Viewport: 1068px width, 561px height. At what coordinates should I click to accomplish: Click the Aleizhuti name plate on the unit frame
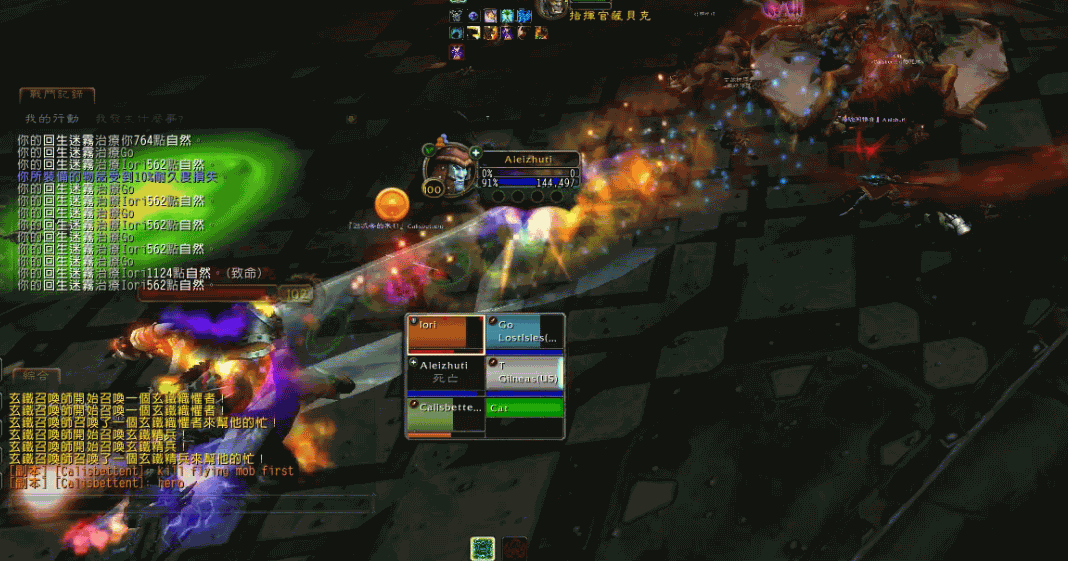pyautogui.click(x=528, y=159)
